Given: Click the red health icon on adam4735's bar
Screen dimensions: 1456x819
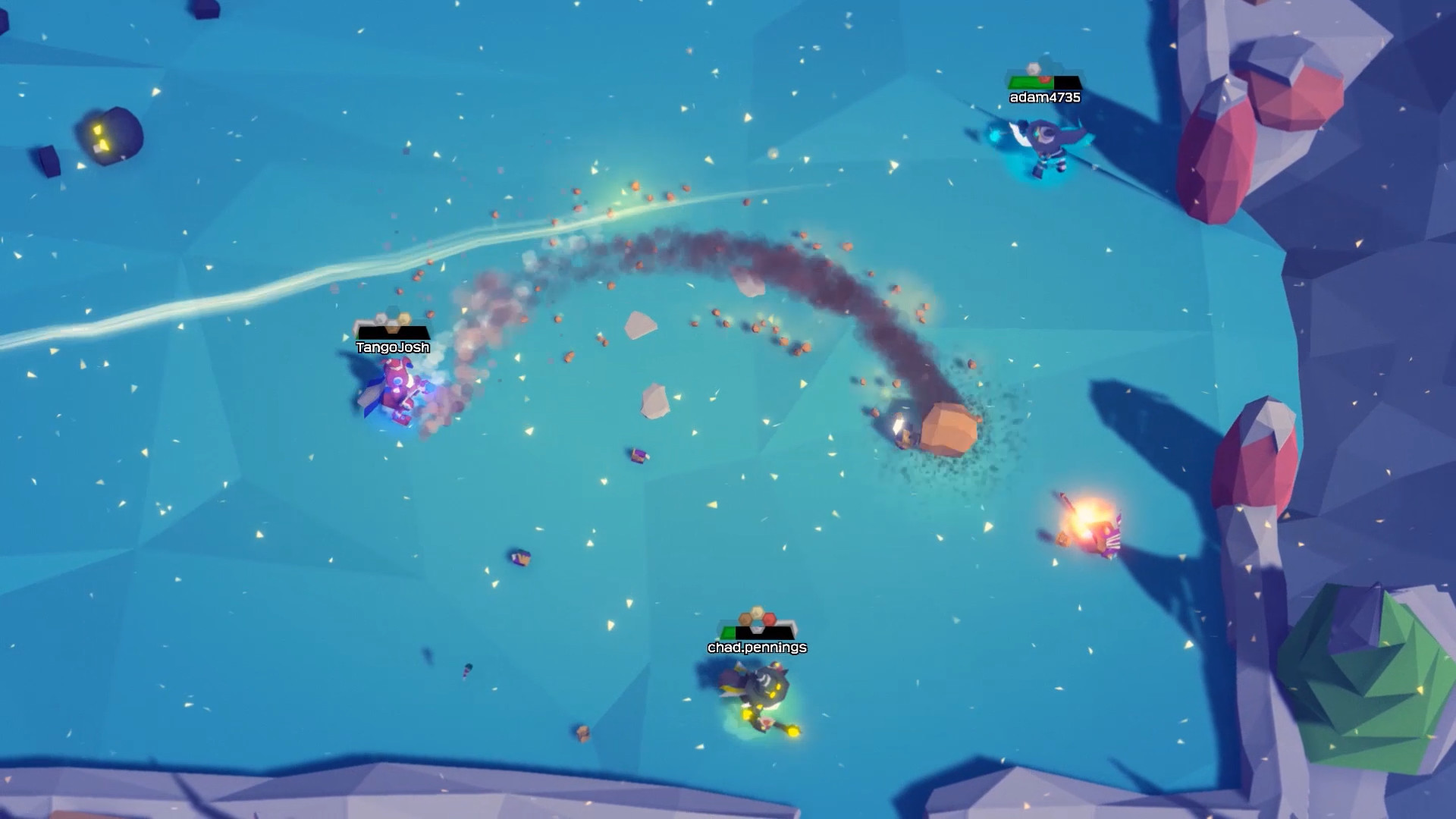Looking at the screenshot, I should 1044,79.
